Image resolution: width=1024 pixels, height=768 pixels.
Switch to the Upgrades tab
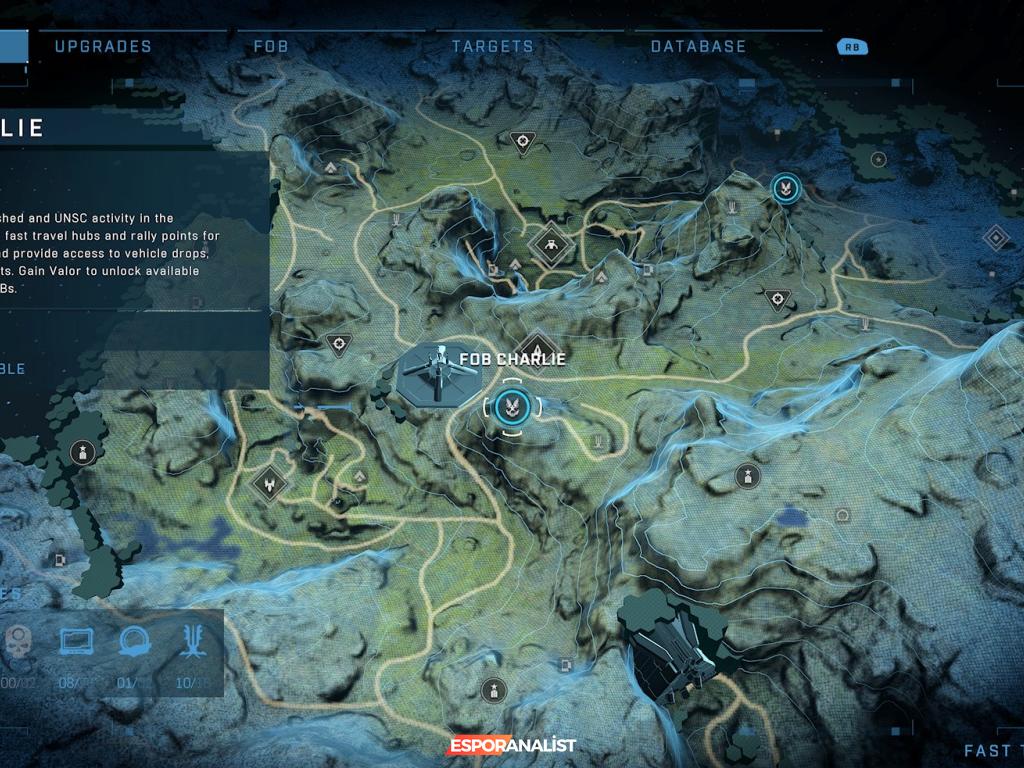click(103, 46)
